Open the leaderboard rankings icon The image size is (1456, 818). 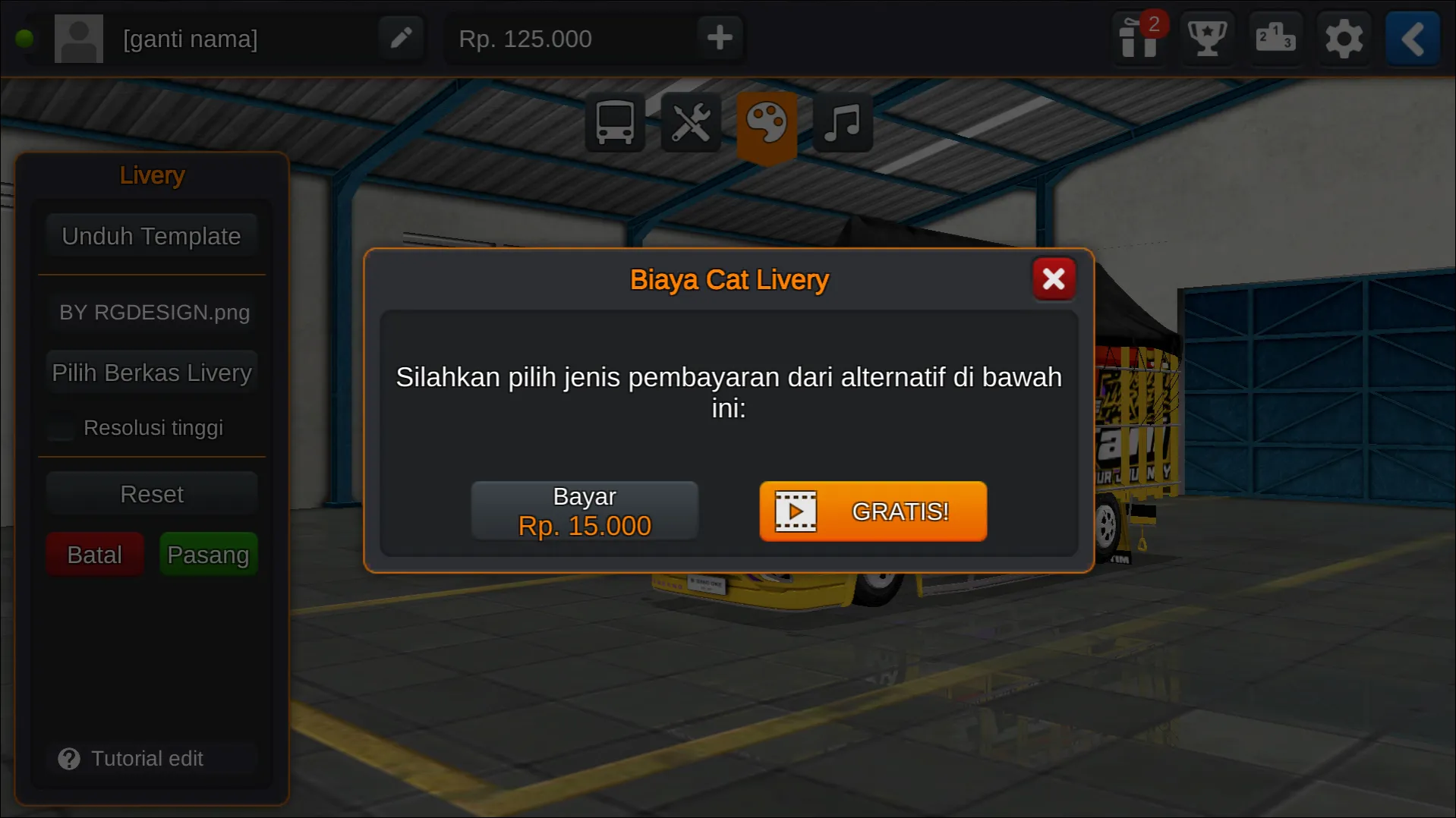pos(1275,39)
